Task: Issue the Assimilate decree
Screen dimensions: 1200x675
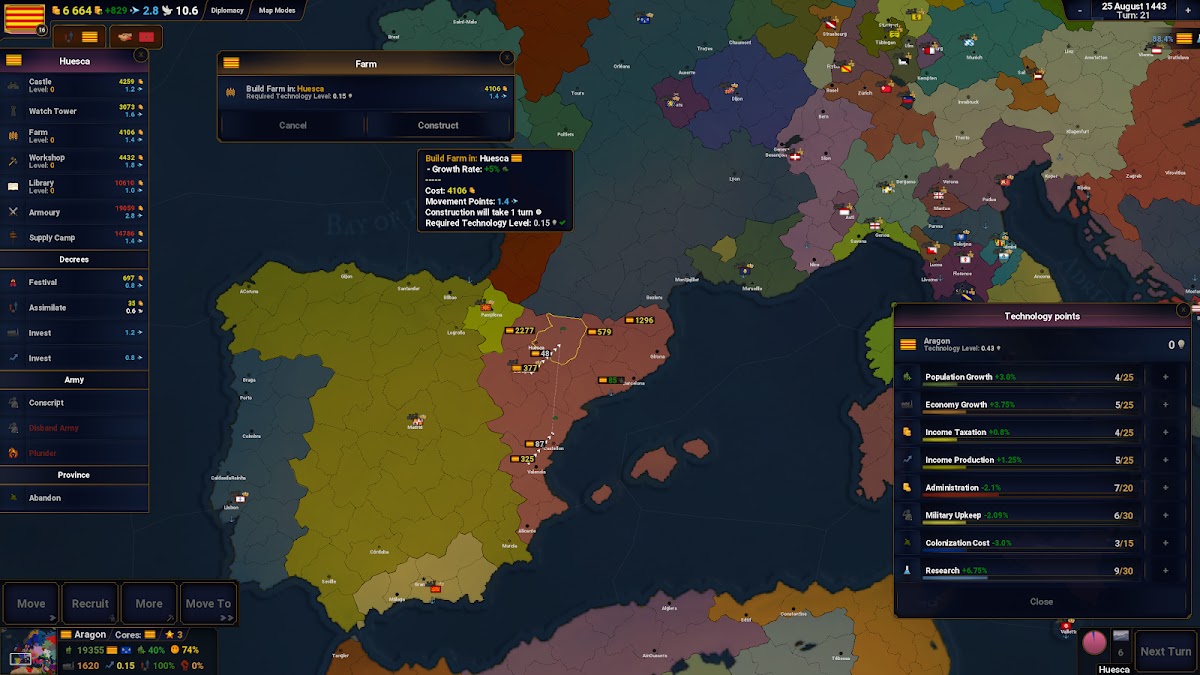Action: point(75,307)
